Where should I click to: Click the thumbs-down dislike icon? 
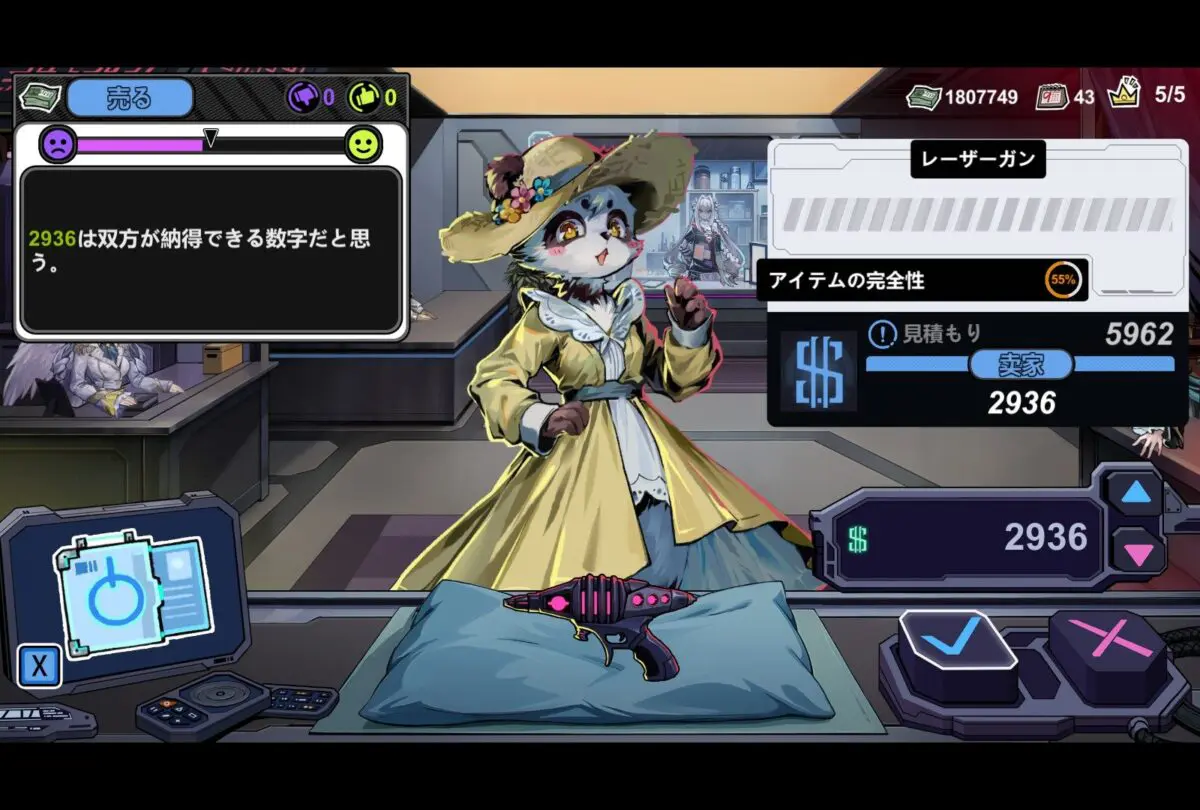[303, 98]
